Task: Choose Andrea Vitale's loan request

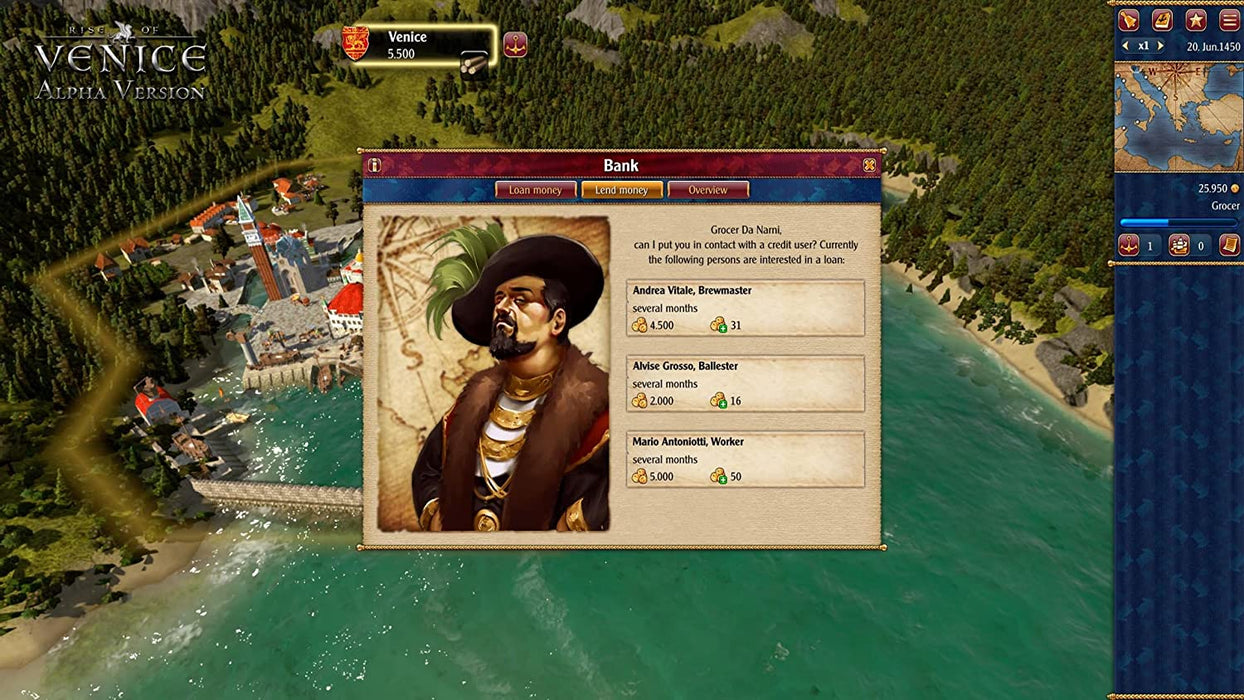Action: [745, 308]
